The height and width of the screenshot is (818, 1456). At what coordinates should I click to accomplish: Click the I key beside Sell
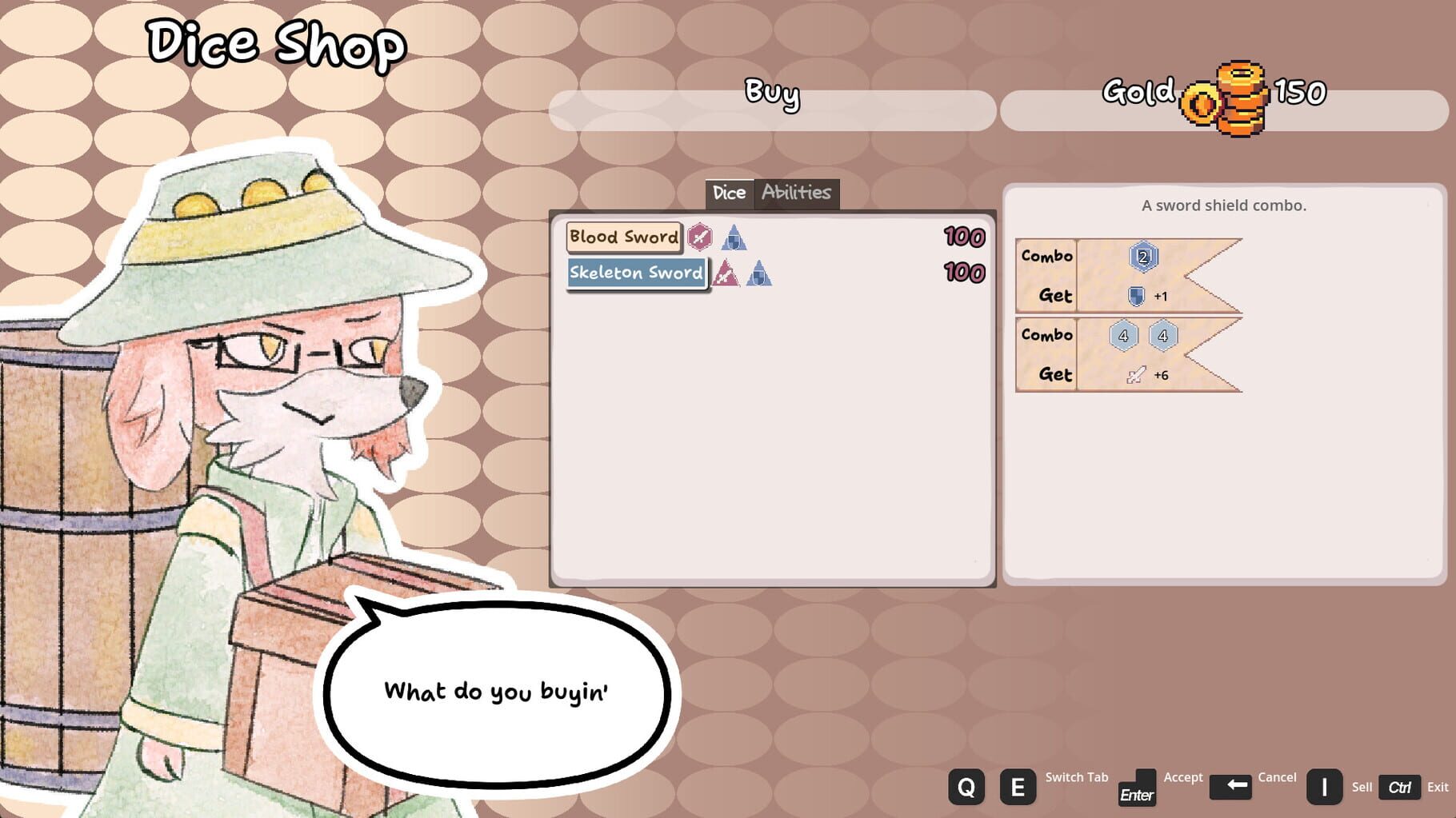pos(1325,787)
